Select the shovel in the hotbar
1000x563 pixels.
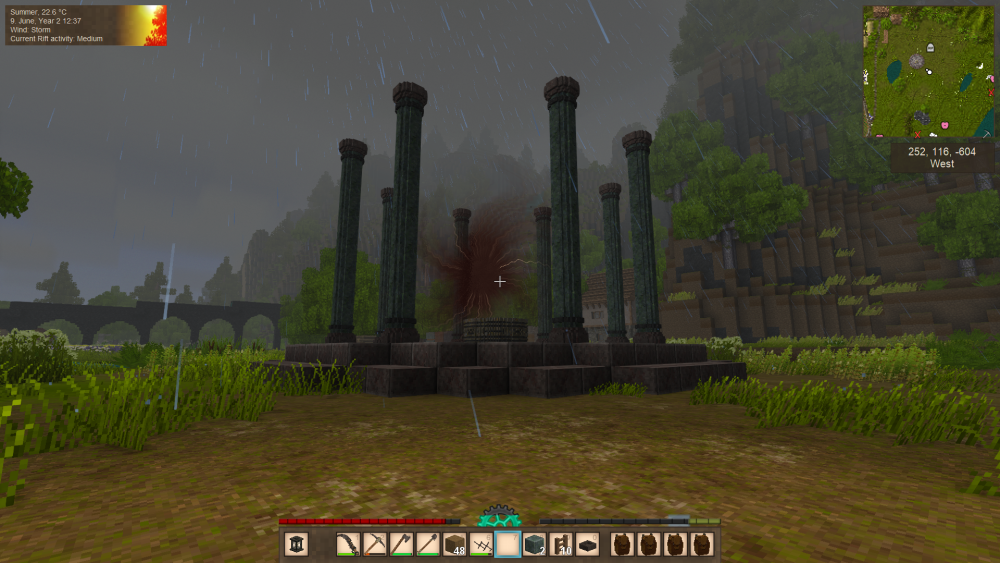click(x=428, y=544)
